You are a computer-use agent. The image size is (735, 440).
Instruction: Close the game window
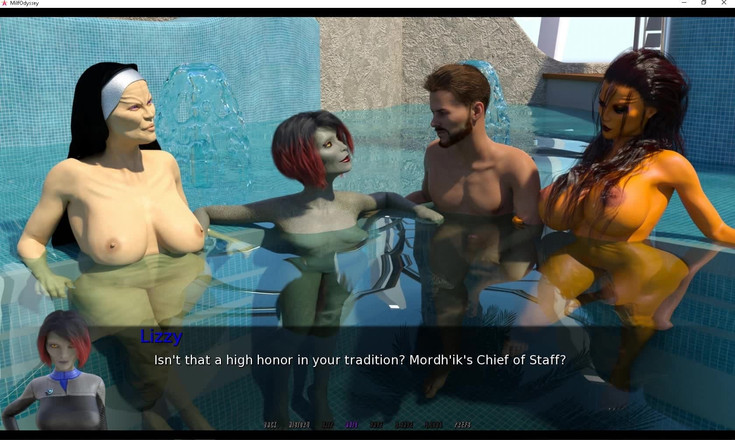724,4
